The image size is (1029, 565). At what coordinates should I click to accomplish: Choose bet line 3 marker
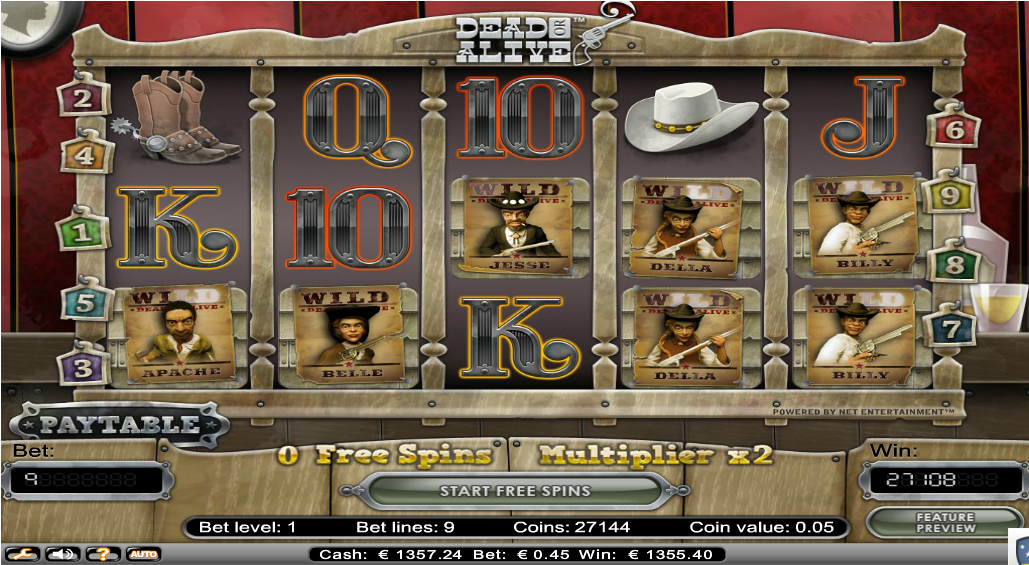(x=83, y=366)
